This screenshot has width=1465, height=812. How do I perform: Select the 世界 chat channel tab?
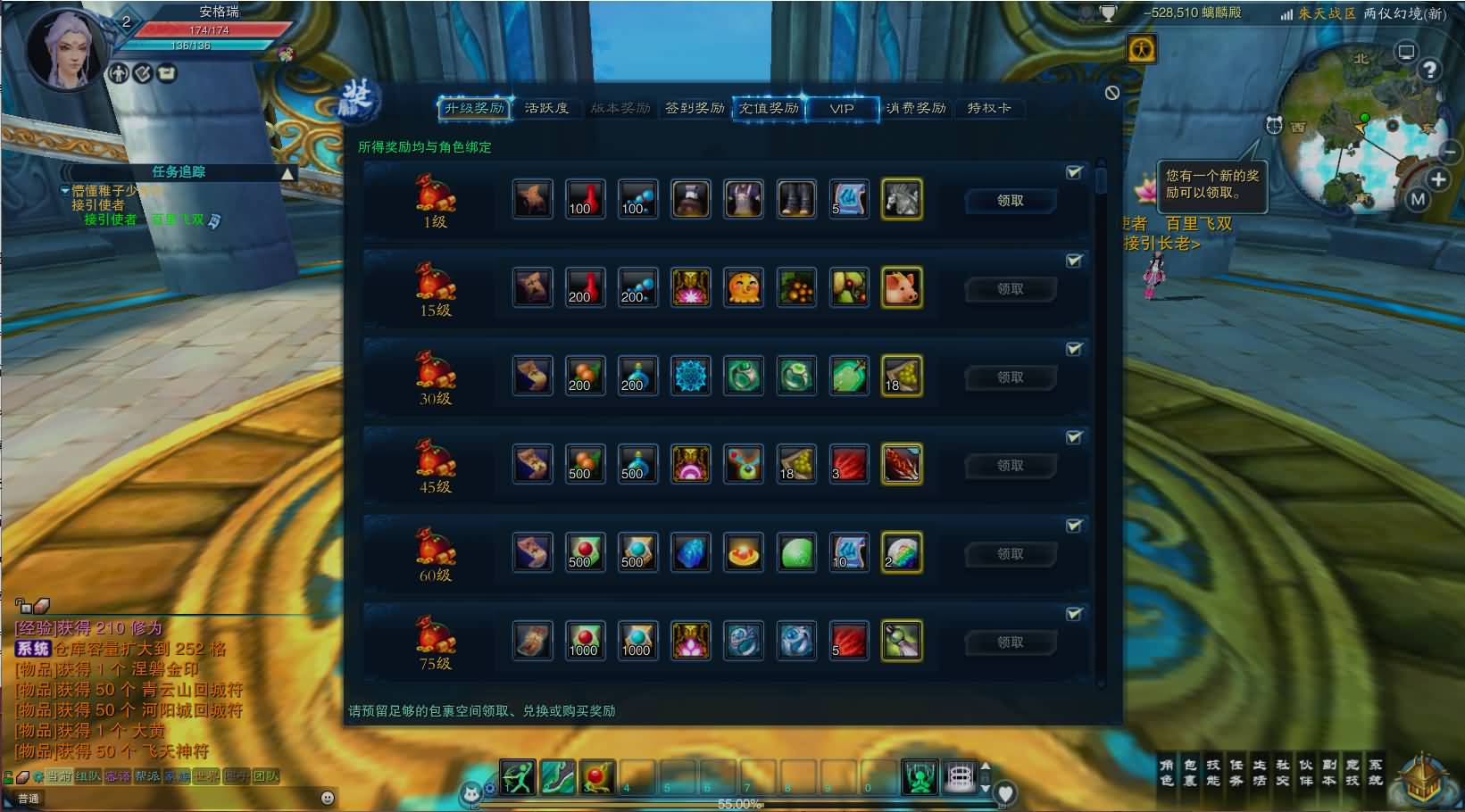point(206,776)
